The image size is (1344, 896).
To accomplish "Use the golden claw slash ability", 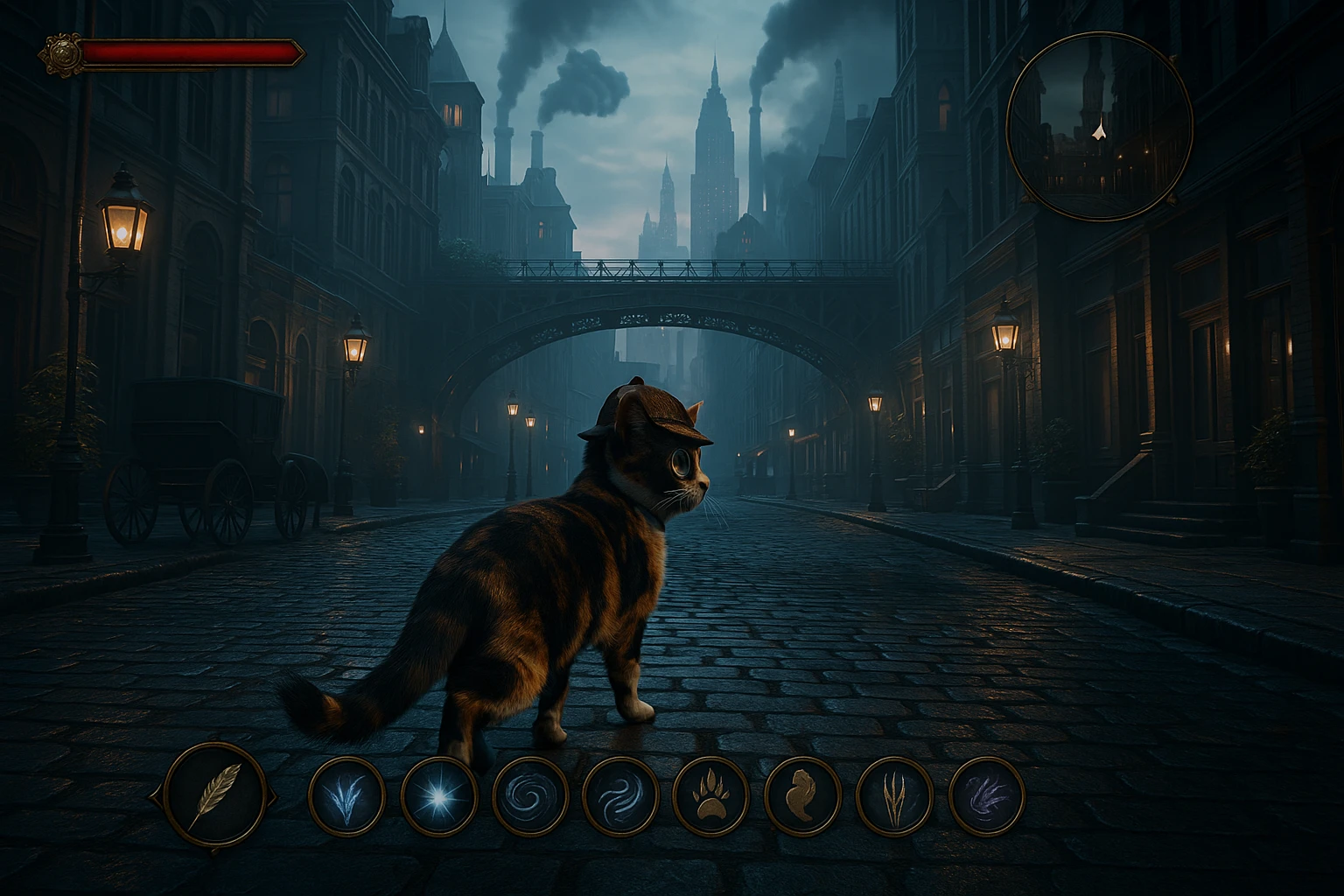I will [894, 796].
